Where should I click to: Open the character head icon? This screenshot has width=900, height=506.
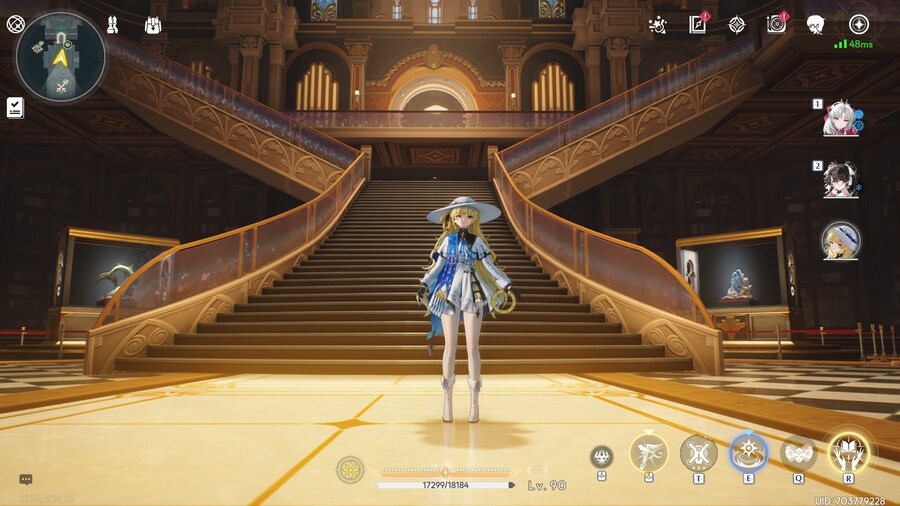(816, 25)
